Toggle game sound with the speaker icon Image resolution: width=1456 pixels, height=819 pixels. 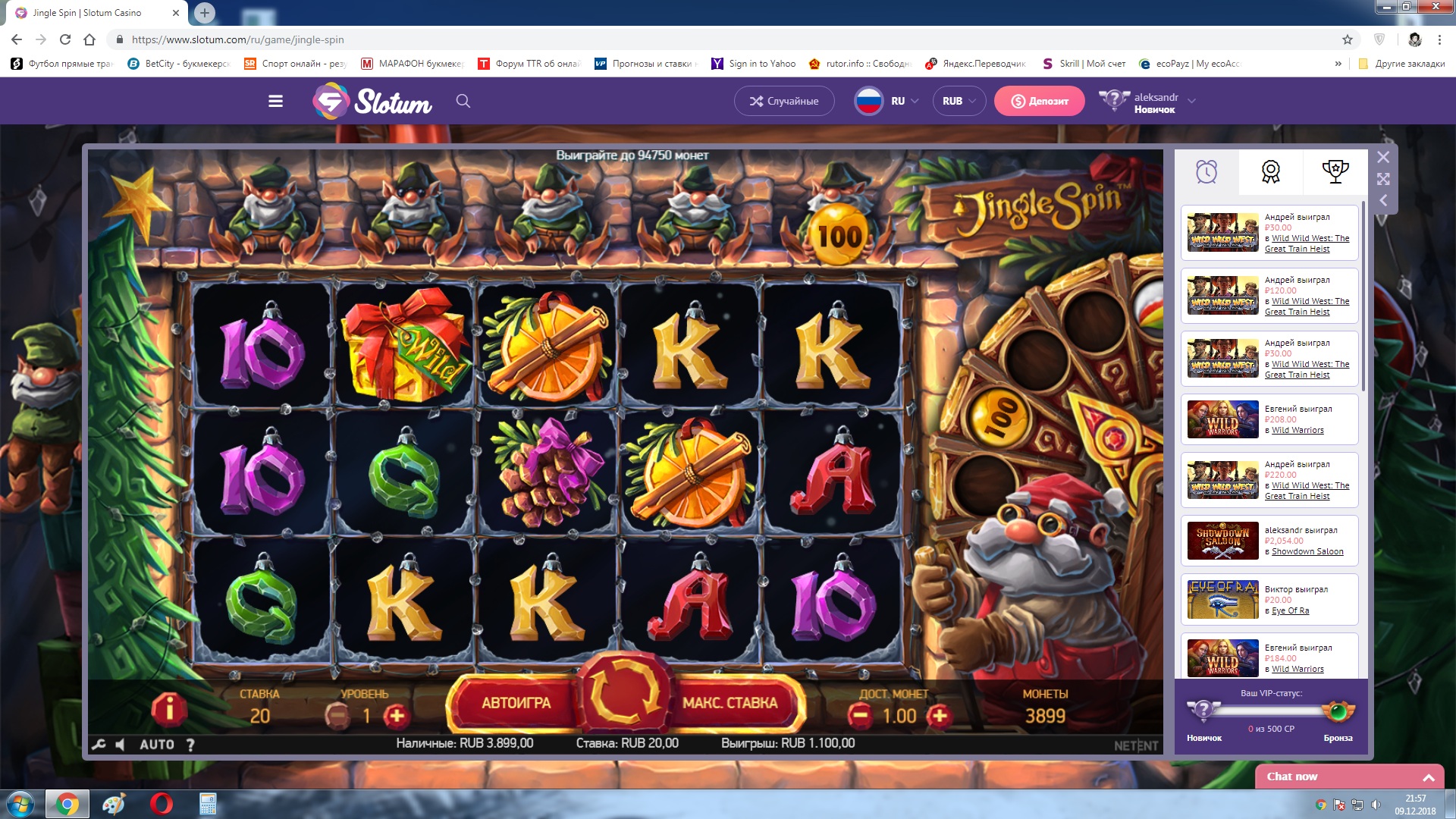[x=120, y=745]
